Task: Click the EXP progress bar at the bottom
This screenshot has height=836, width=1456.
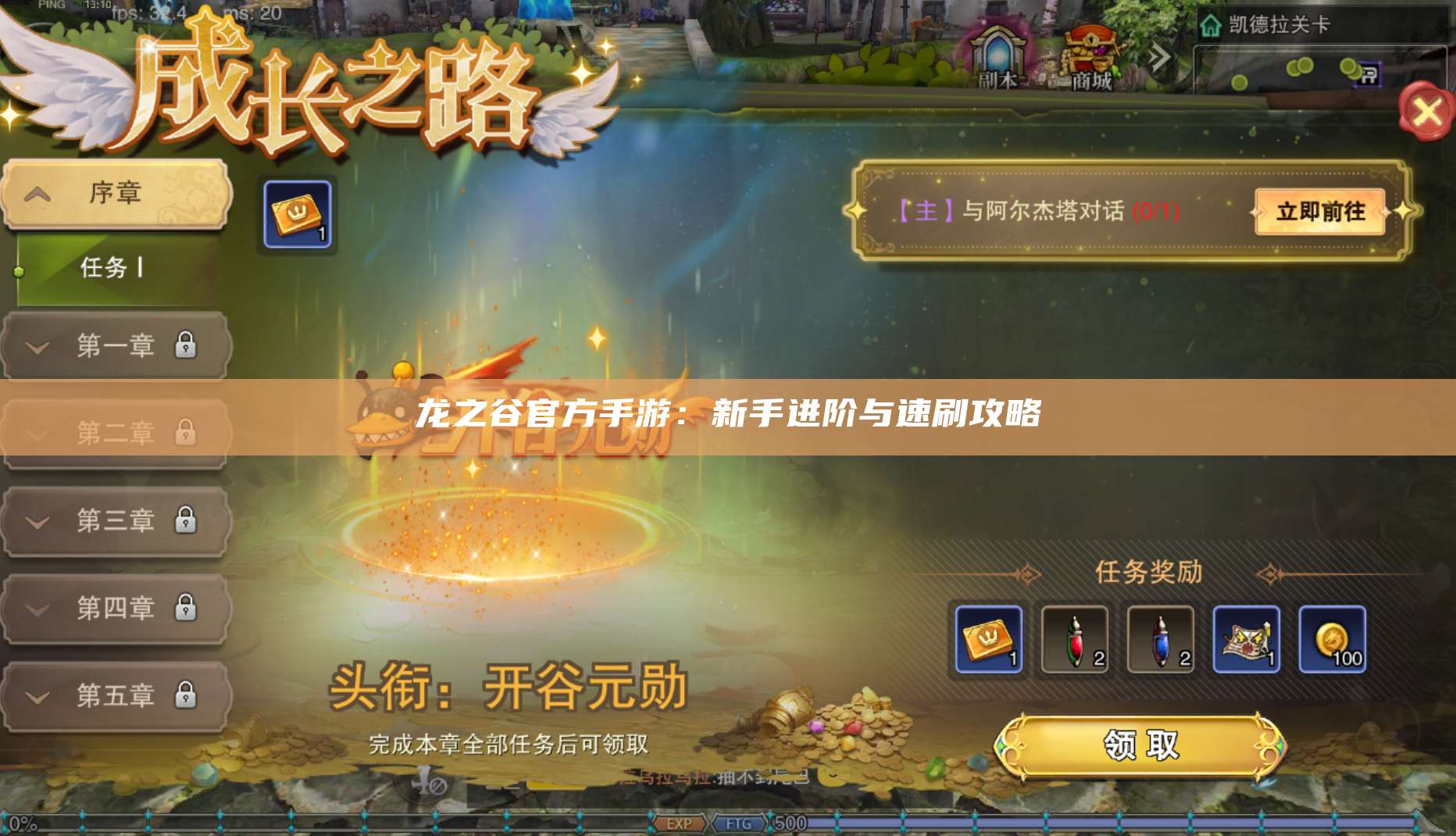Action: [x=680, y=822]
